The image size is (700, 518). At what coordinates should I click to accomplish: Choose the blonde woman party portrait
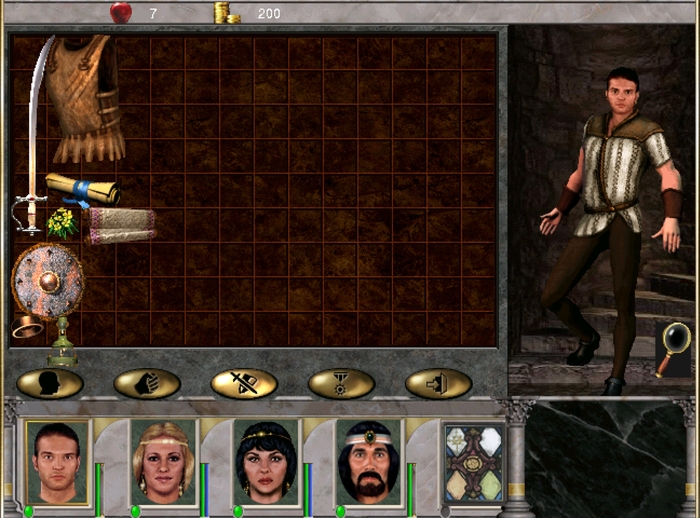(162, 462)
